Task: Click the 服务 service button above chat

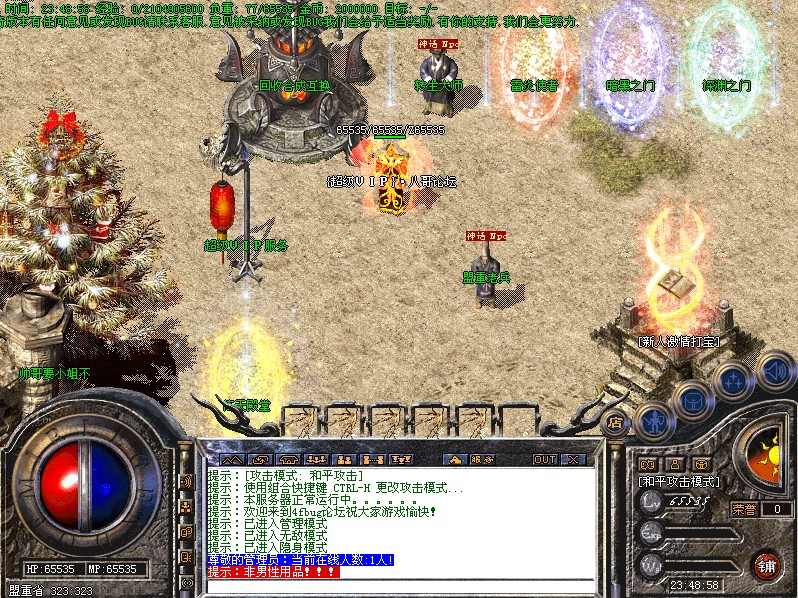Action: pyautogui.click(x=483, y=460)
